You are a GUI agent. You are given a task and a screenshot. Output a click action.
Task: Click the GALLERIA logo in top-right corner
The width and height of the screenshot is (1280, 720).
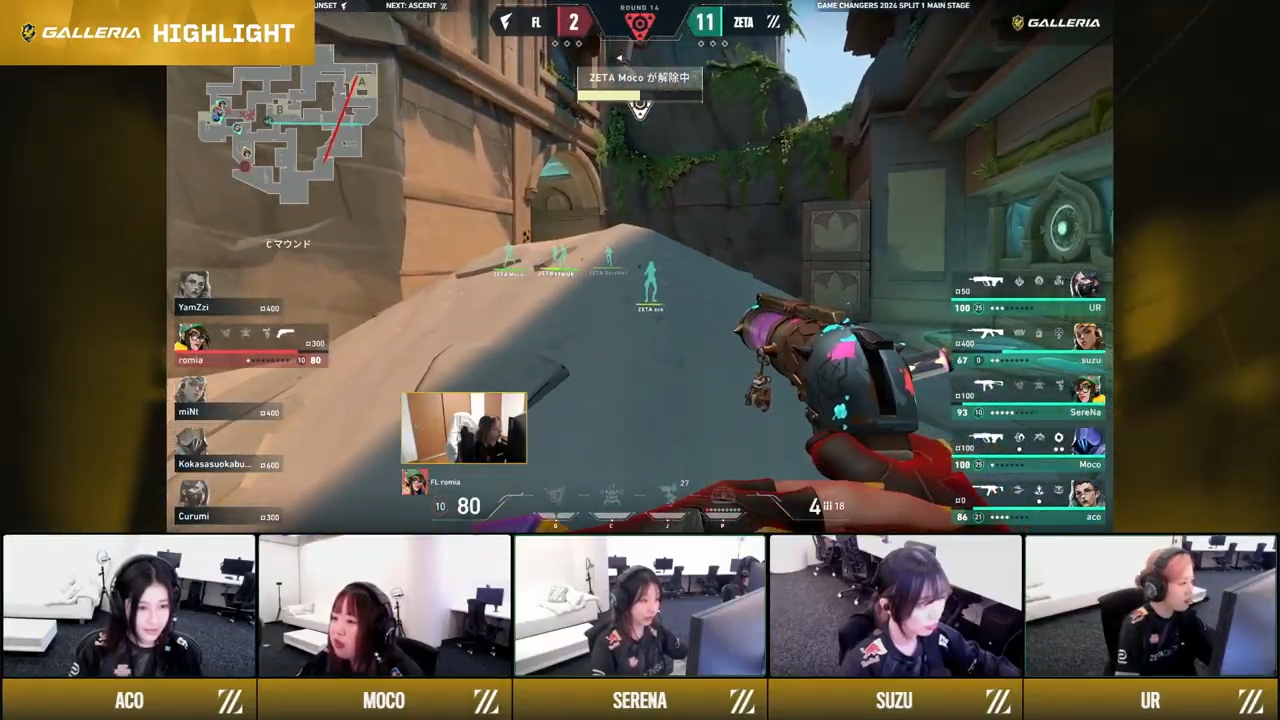coord(1055,22)
